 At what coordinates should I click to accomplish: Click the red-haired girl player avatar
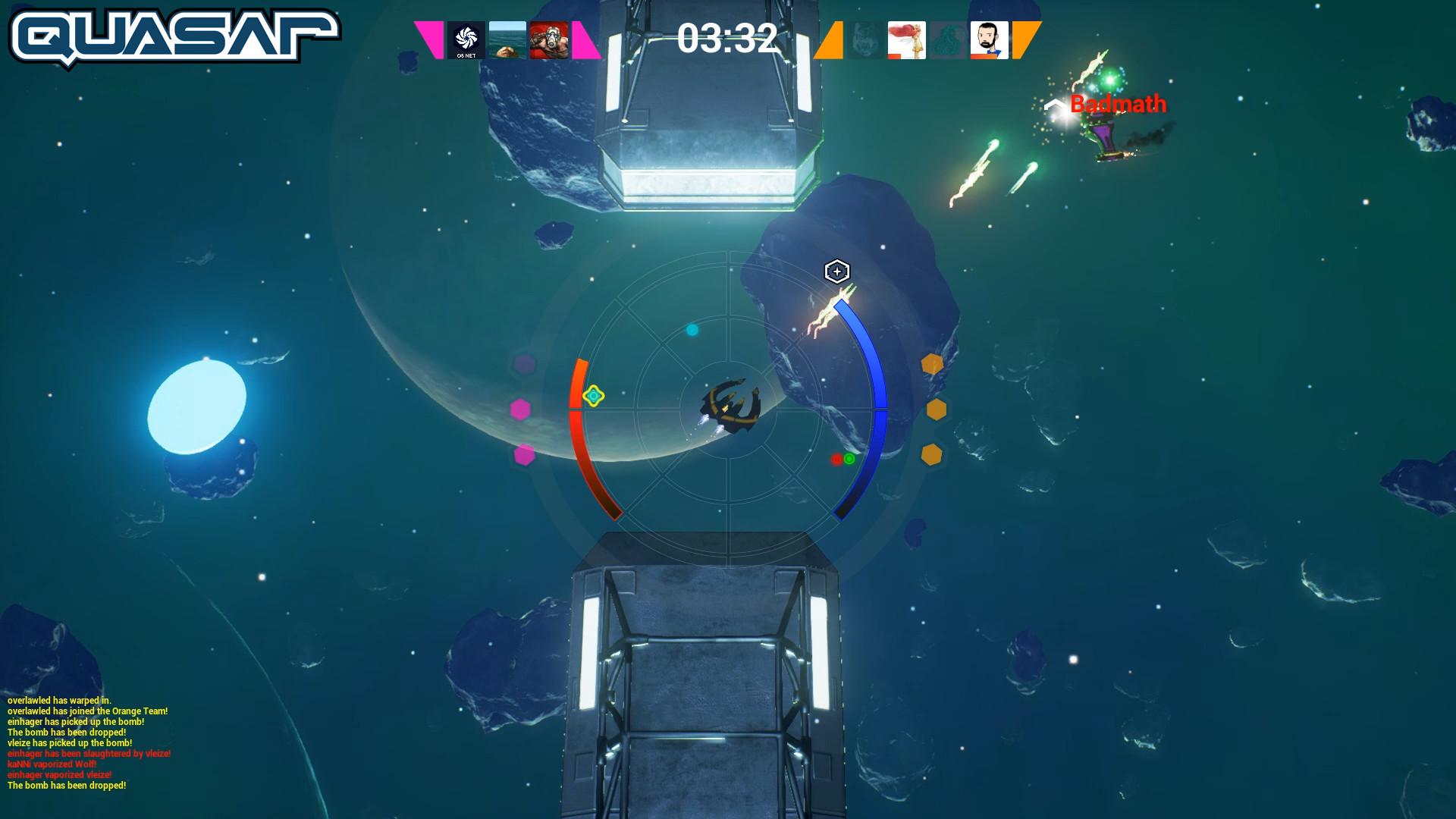tap(906, 40)
